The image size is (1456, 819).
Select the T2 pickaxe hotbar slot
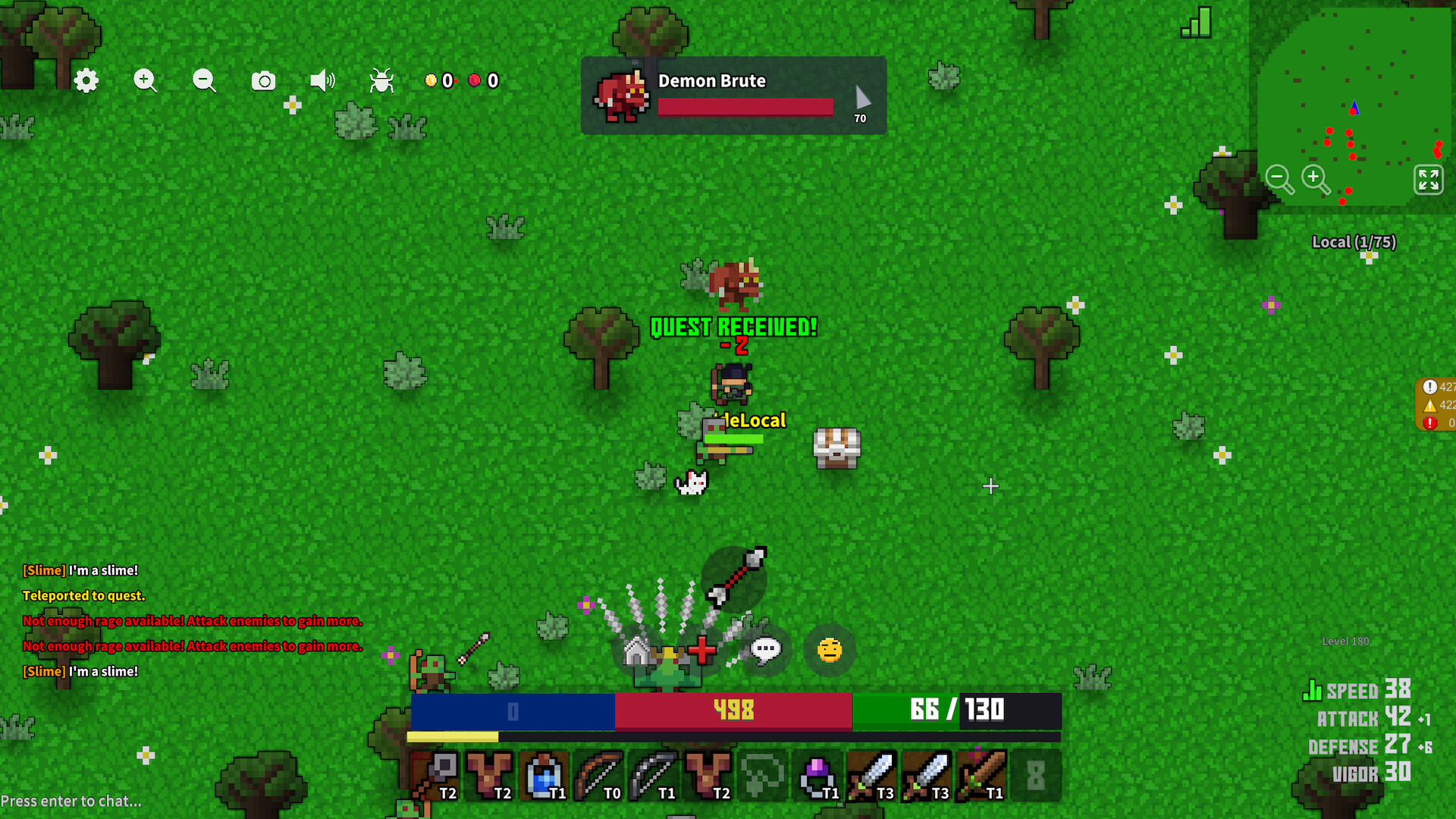(447, 773)
